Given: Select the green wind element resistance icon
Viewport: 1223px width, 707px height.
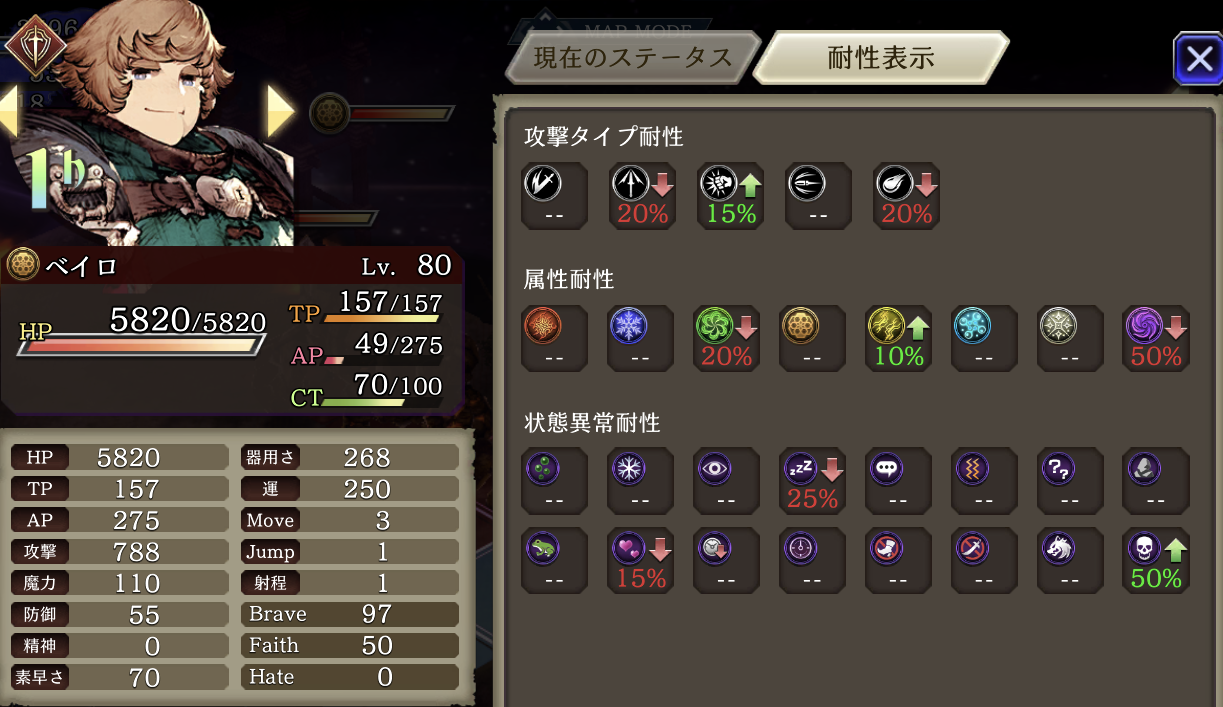Looking at the screenshot, I should point(713,326).
